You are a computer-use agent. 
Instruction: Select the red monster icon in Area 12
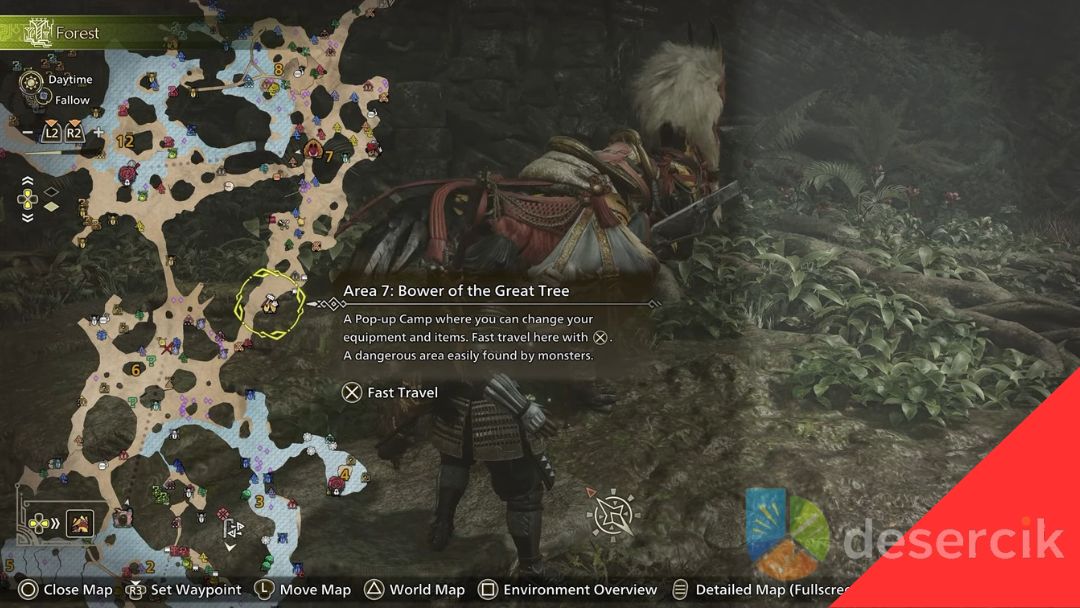click(127, 175)
